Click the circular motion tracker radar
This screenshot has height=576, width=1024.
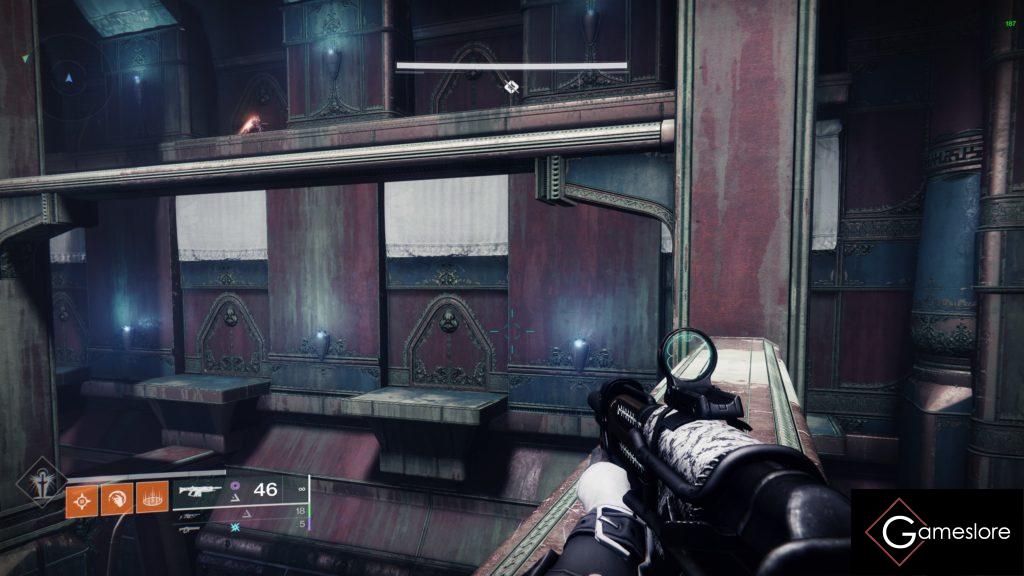click(68, 77)
